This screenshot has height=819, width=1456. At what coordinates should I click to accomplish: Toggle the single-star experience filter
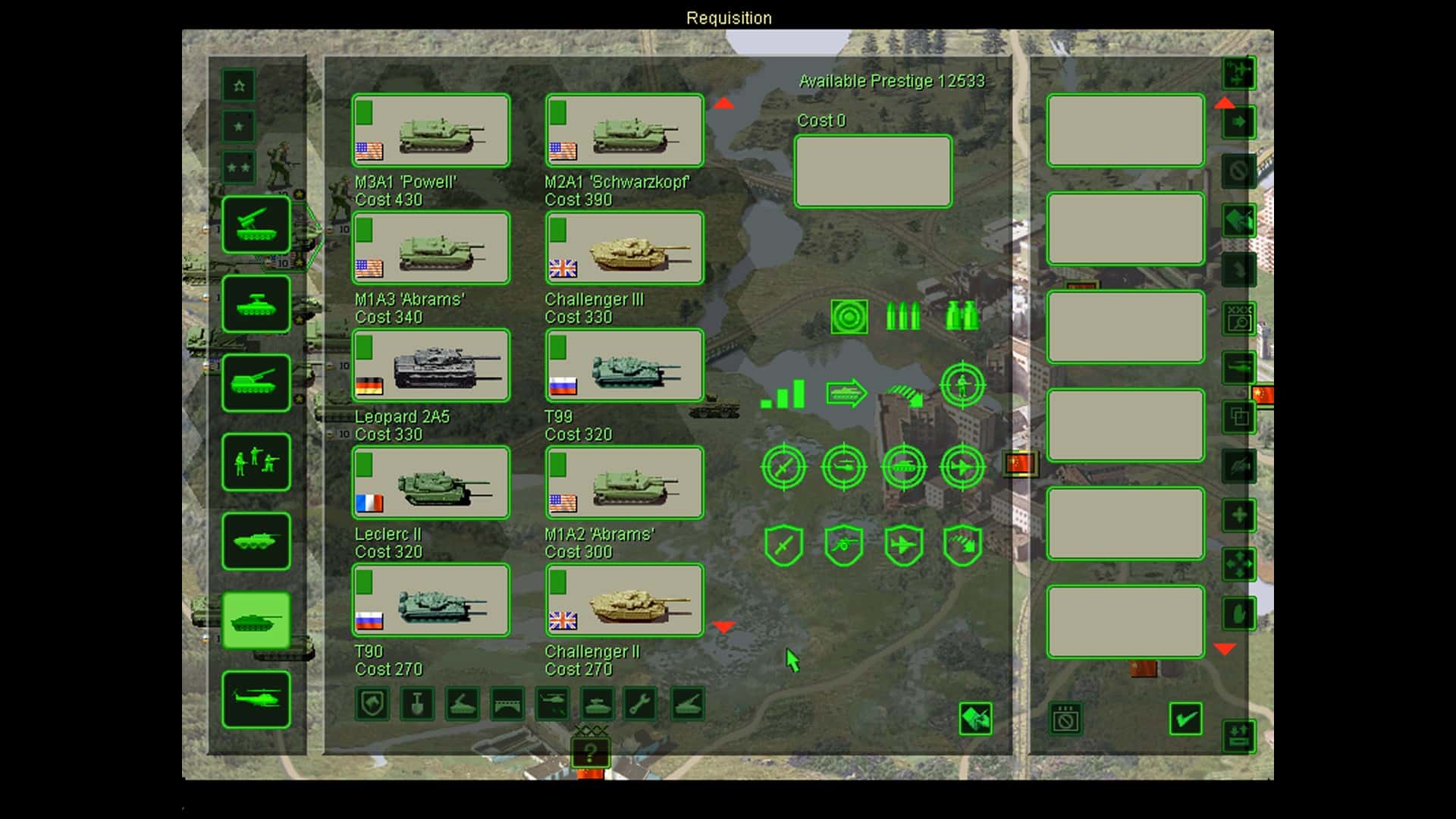[238, 127]
